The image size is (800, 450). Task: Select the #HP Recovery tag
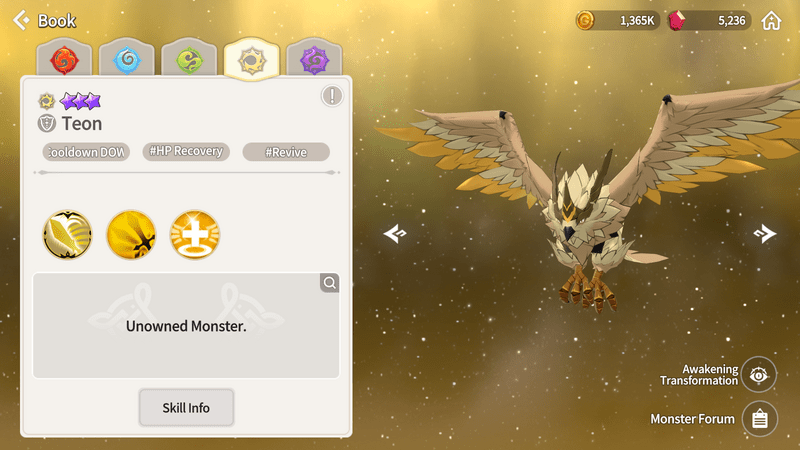coord(187,152)
